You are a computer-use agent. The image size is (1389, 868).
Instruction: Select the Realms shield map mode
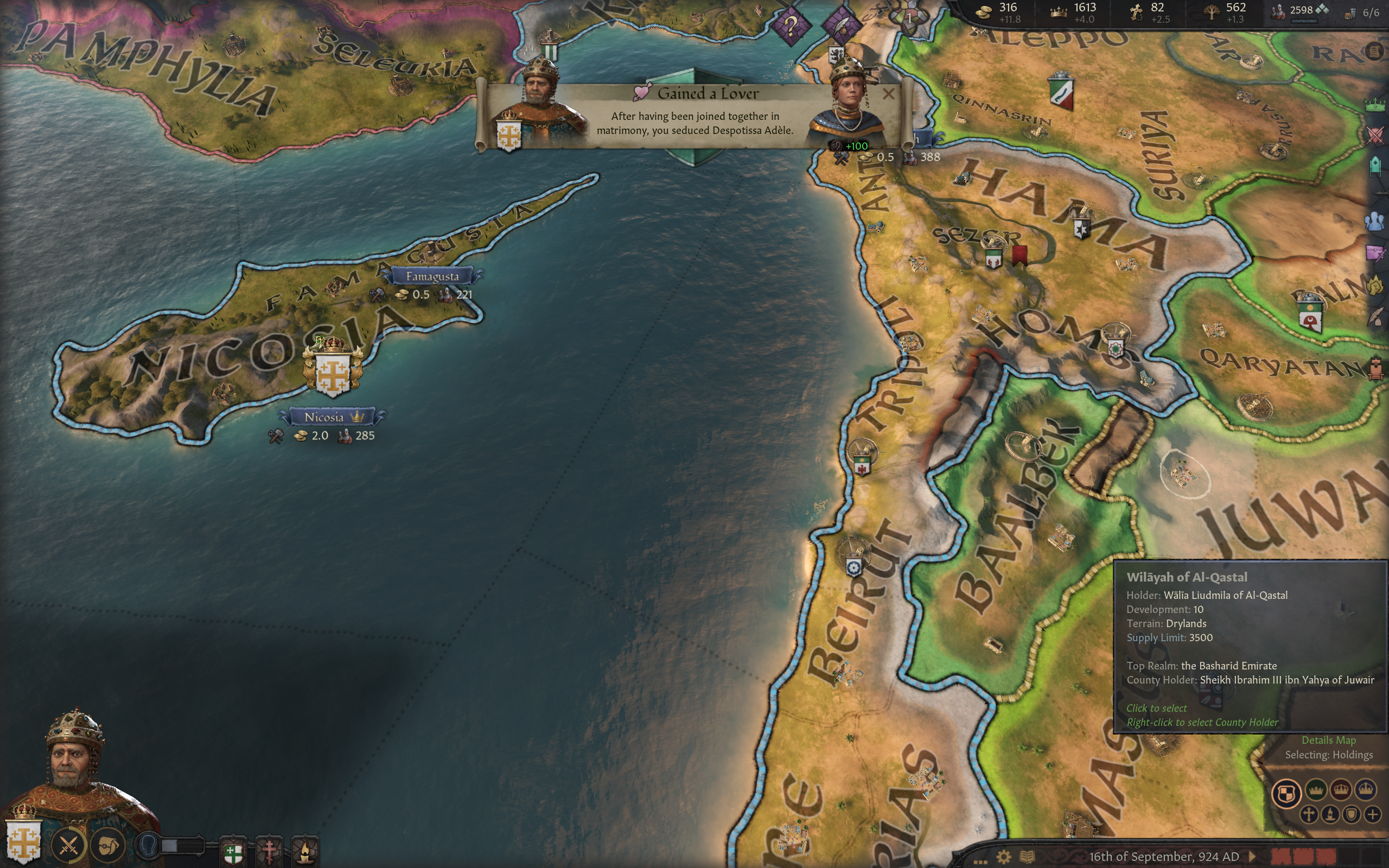pos(1286,793)
